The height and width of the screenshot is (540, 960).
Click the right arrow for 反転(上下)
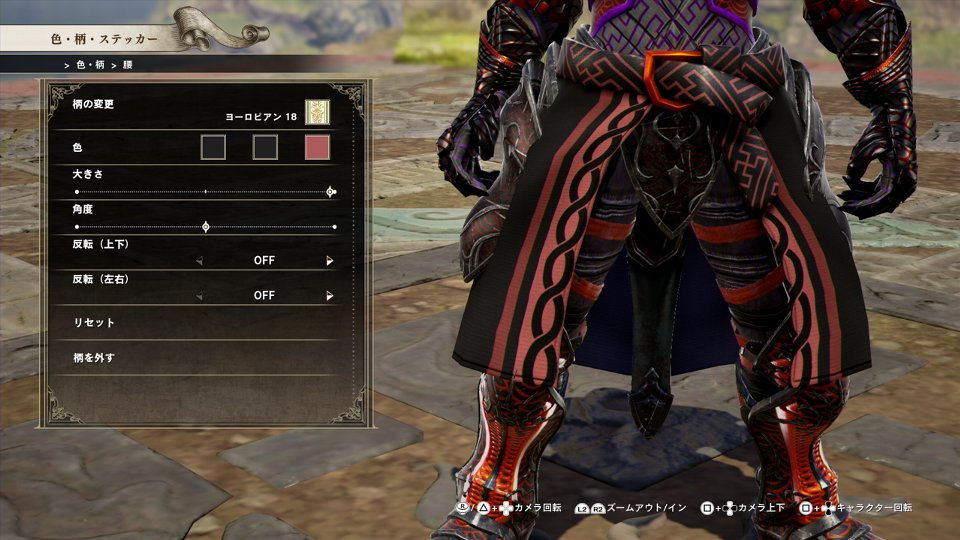click(x=329, y=261)
